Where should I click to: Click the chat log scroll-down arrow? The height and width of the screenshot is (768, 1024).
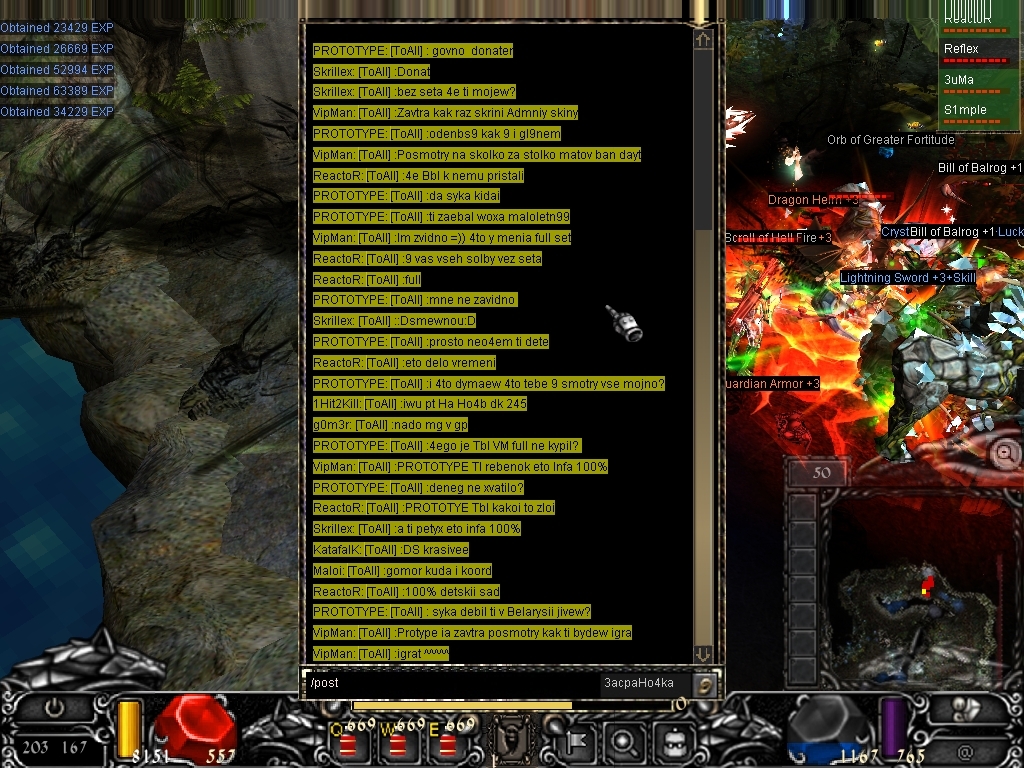703,654
